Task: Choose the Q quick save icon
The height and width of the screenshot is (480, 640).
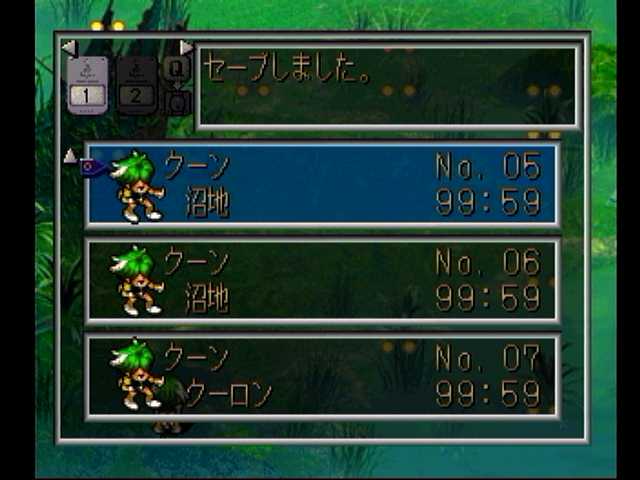Action: (177, 70)
